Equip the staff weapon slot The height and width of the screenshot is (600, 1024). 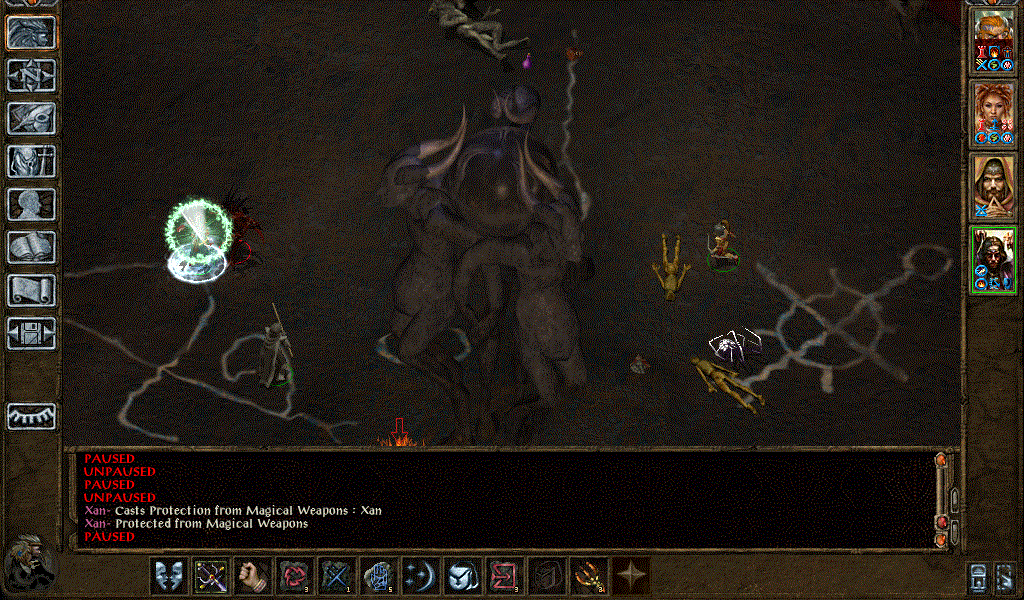click(211, 577)
